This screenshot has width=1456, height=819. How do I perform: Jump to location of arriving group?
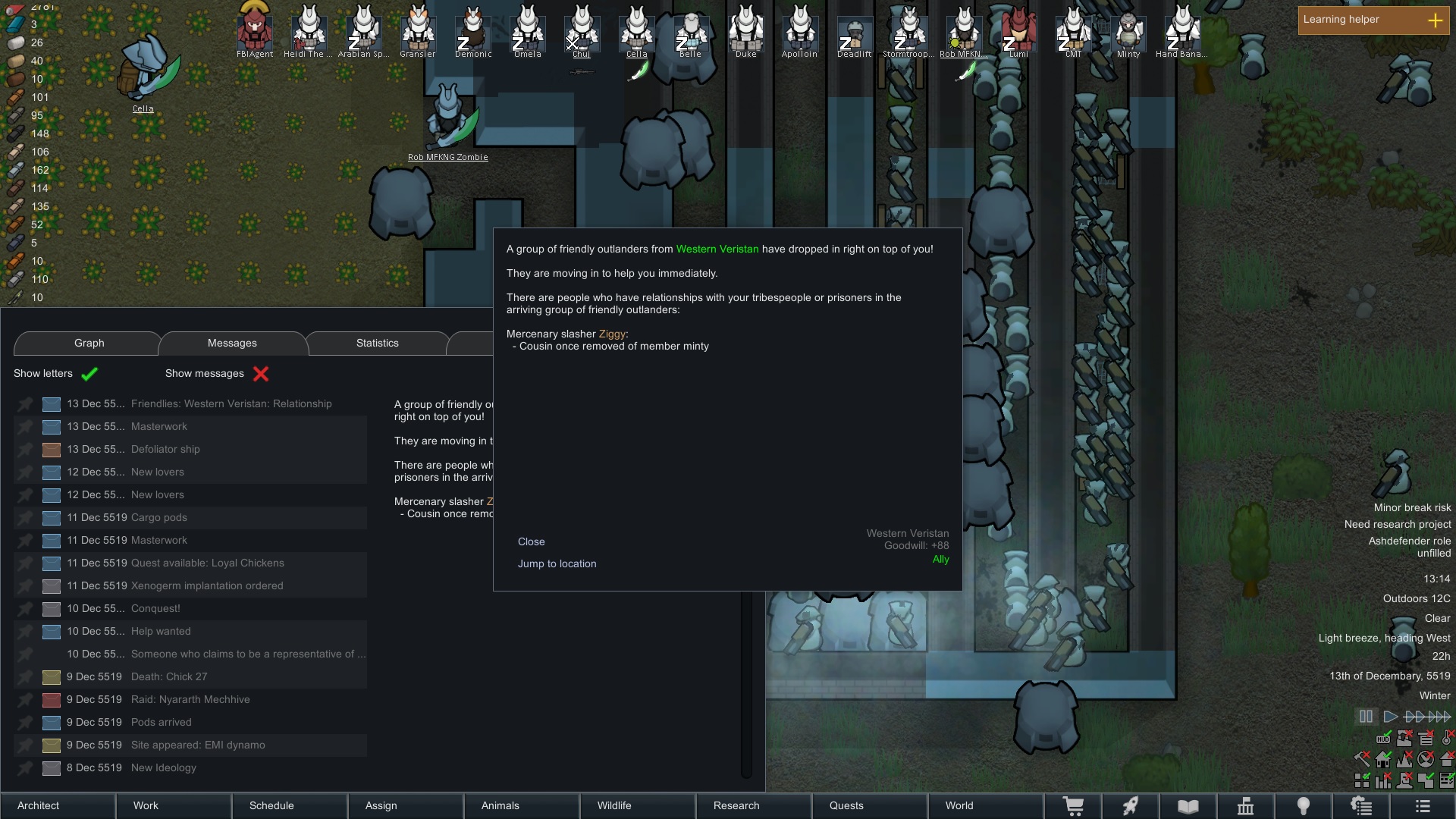[557, 563]
